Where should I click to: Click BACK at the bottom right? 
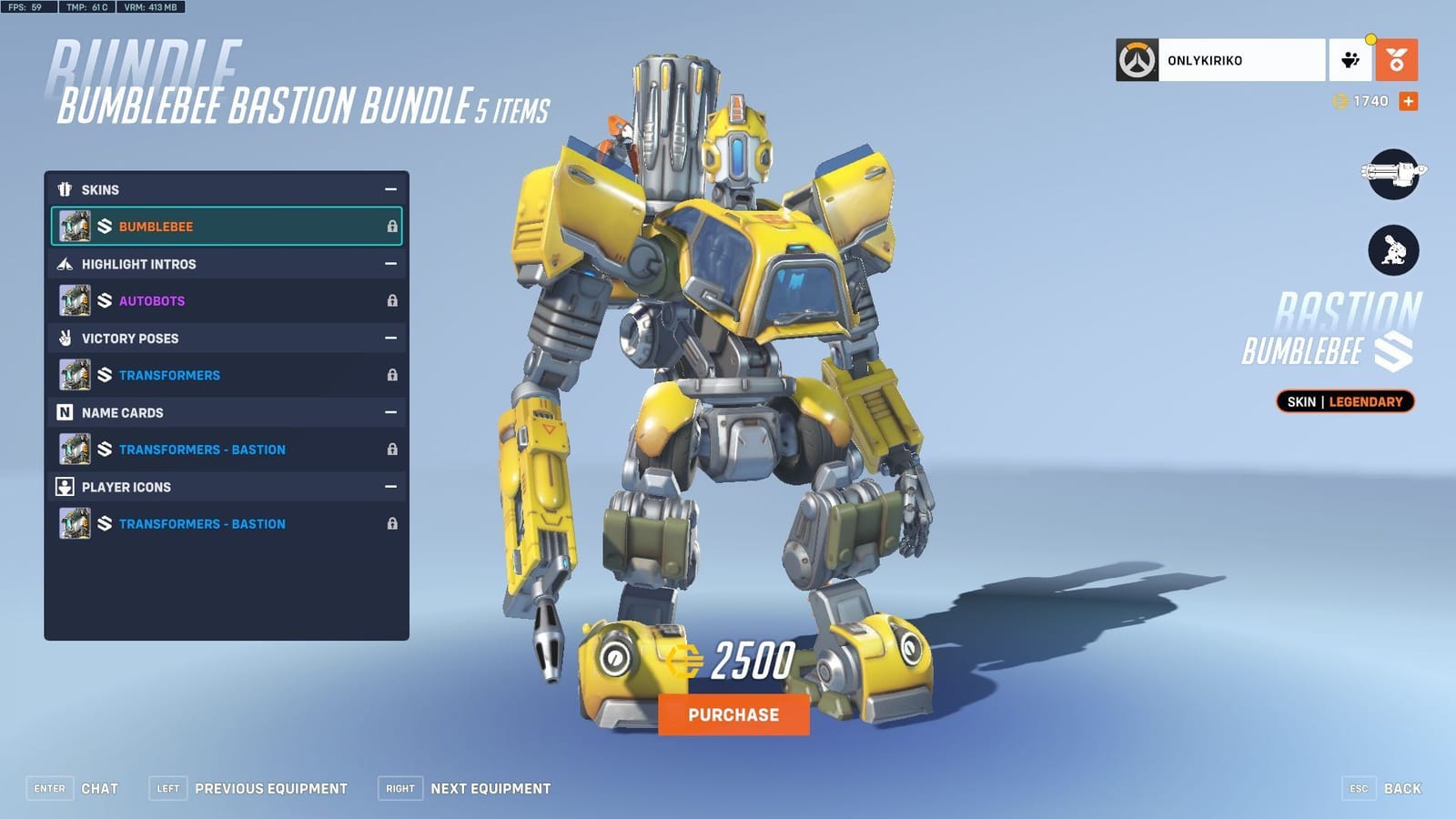tap(1400, 788)
